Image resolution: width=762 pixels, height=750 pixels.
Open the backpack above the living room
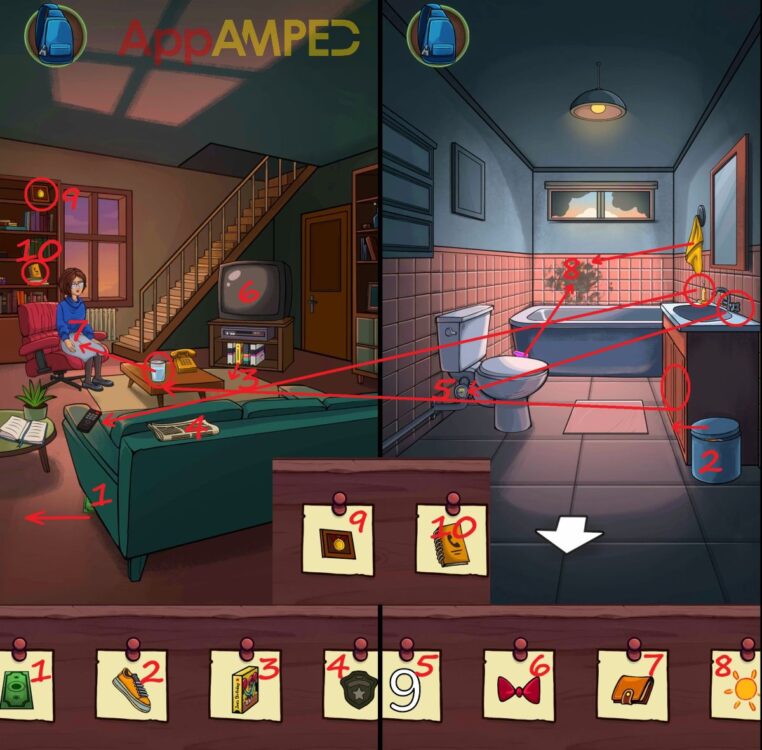(x=56, y=33)
